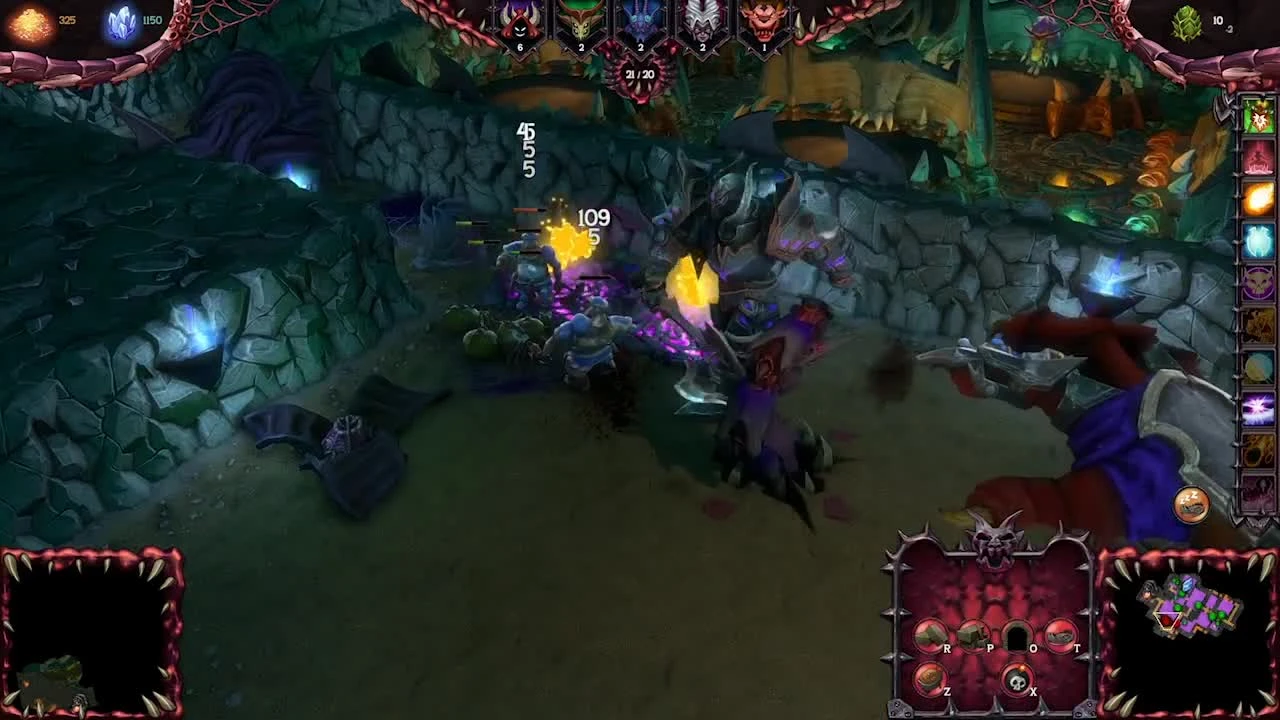Select the green heal spell at sidebar top
This screenshot has width=1280, height=720.
click(x=1259, y=118)
